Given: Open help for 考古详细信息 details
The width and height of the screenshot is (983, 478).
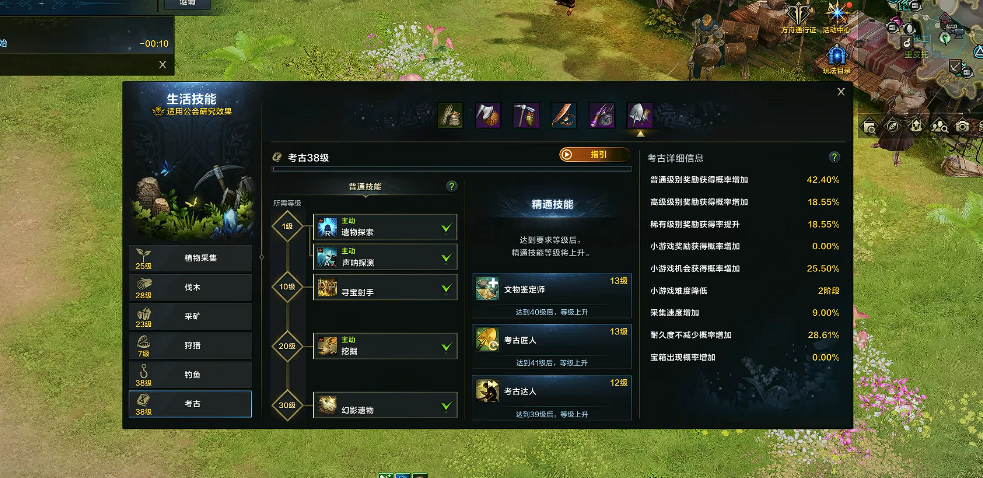Looking at the screenshot, I should 834,157.
